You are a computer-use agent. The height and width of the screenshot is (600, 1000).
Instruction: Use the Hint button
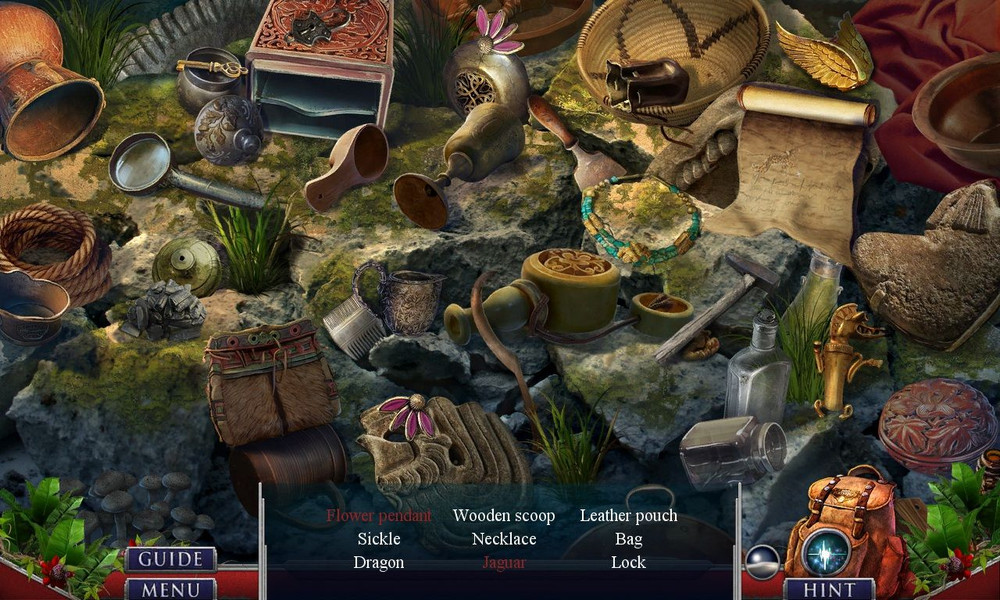tap(829, 589)
